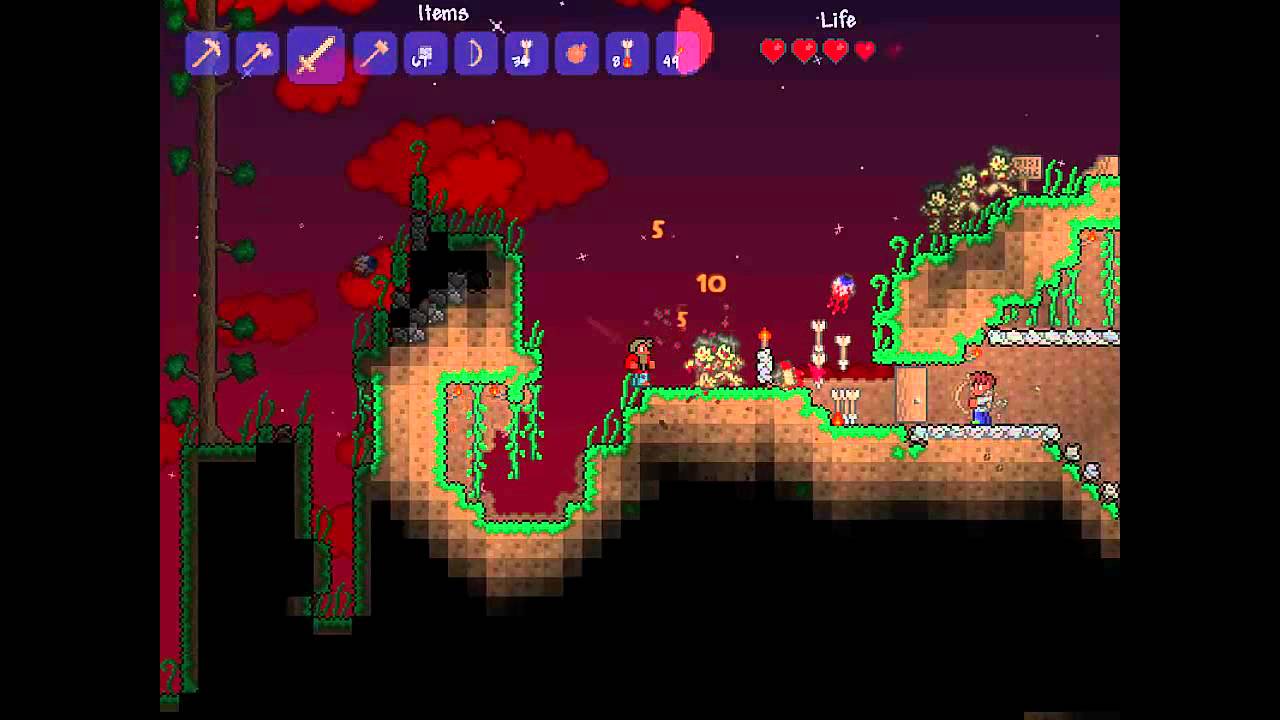Select the arrows stack of 34

[x=526, y=53]
